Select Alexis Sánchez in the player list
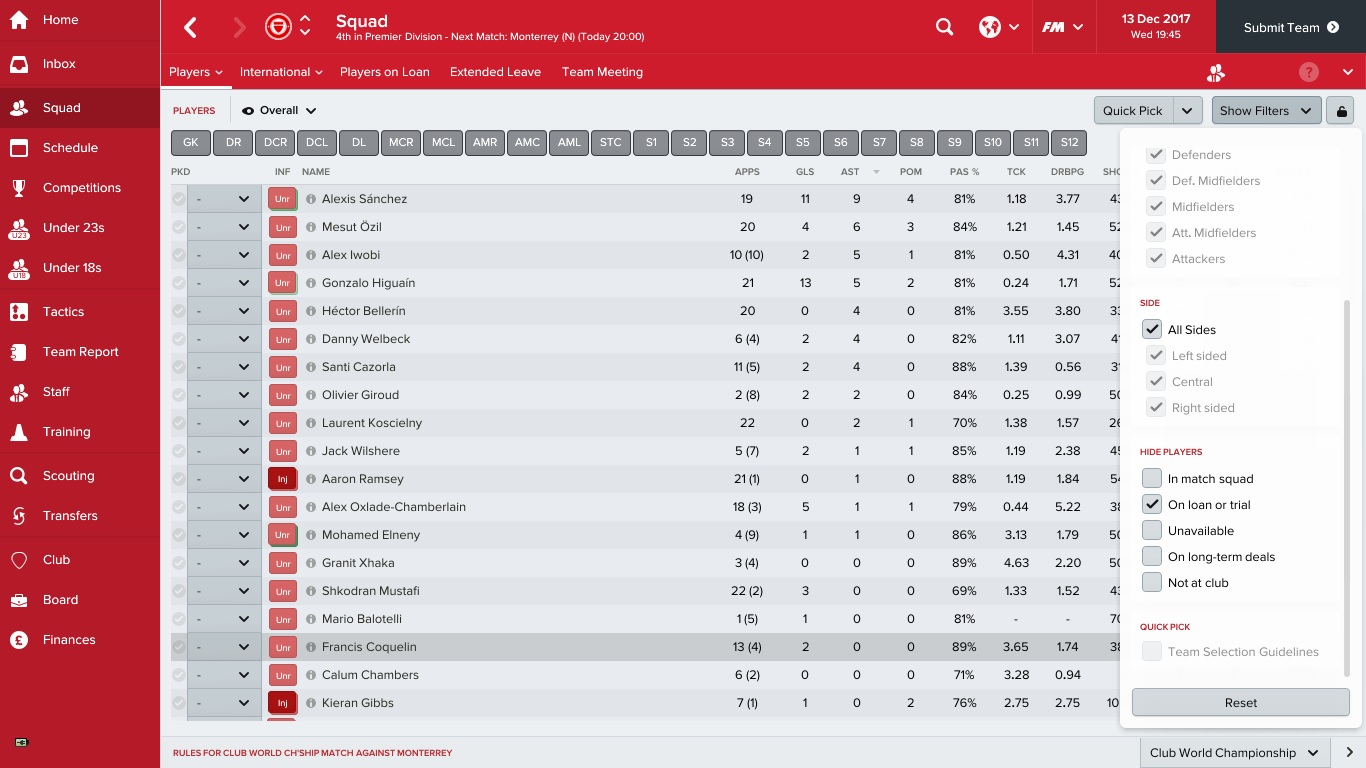The width and height of the screenshot is (1366, 768). [x=364, y=199]
